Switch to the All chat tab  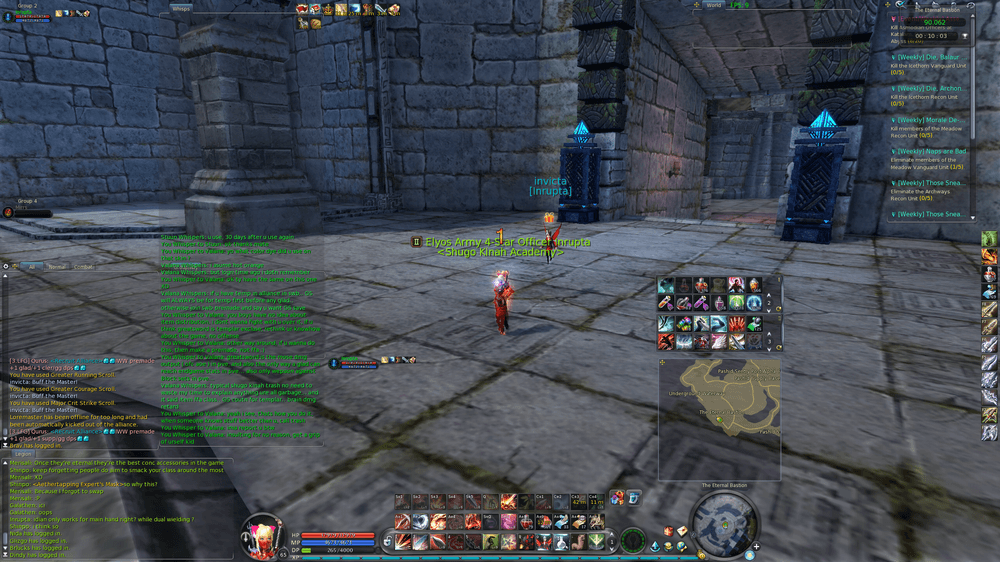point(33,267)
